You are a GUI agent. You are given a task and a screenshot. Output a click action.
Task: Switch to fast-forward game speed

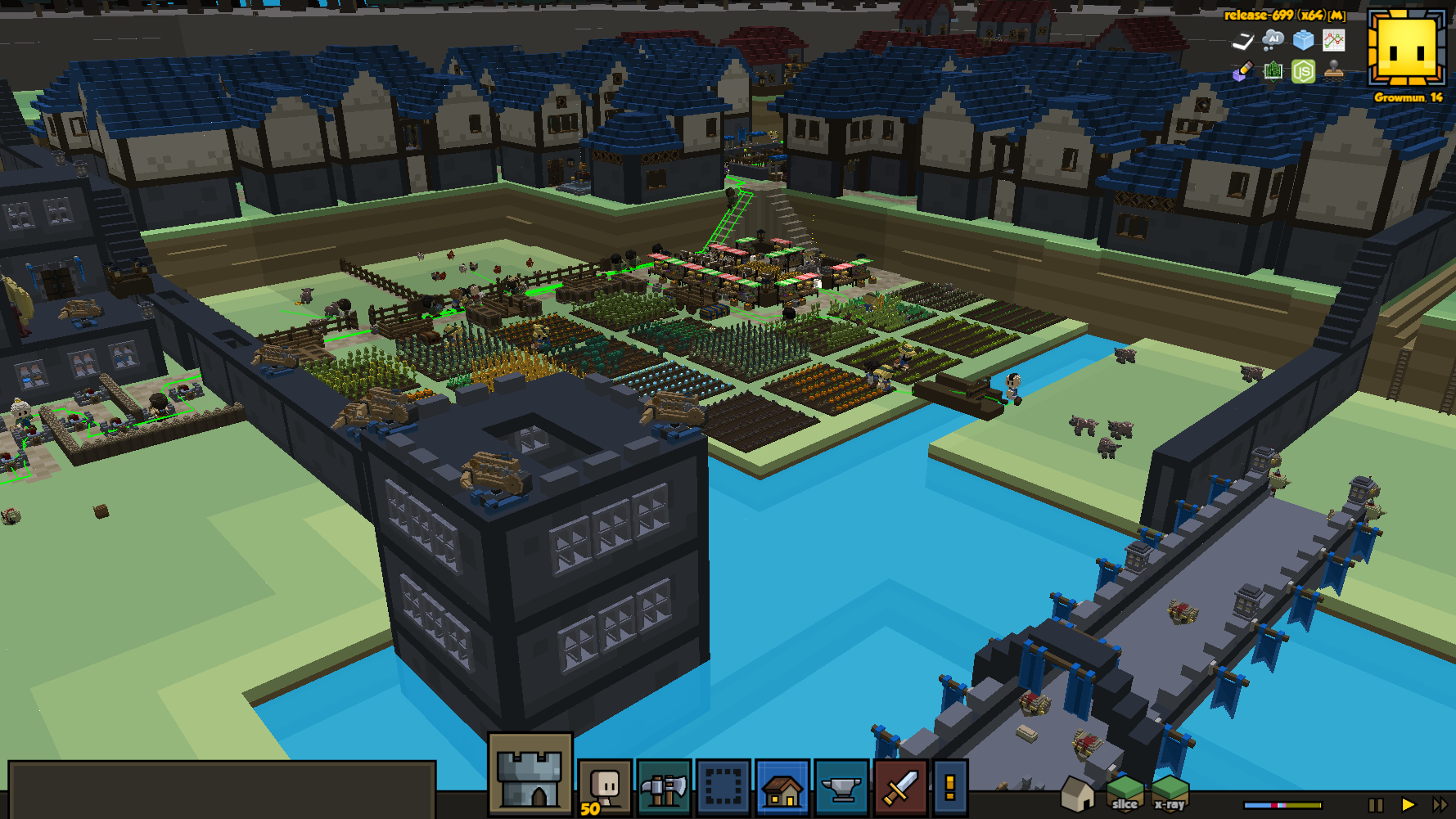[1440, 805]
